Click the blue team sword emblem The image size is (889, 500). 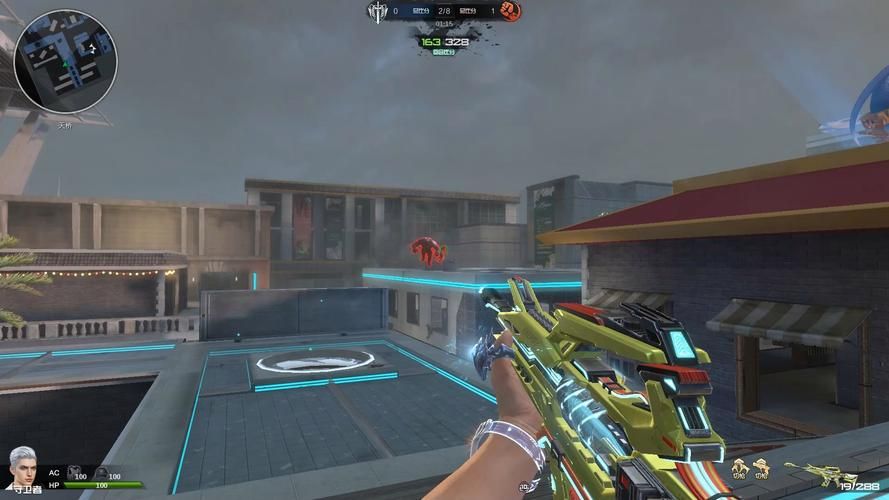click(377, 12)
